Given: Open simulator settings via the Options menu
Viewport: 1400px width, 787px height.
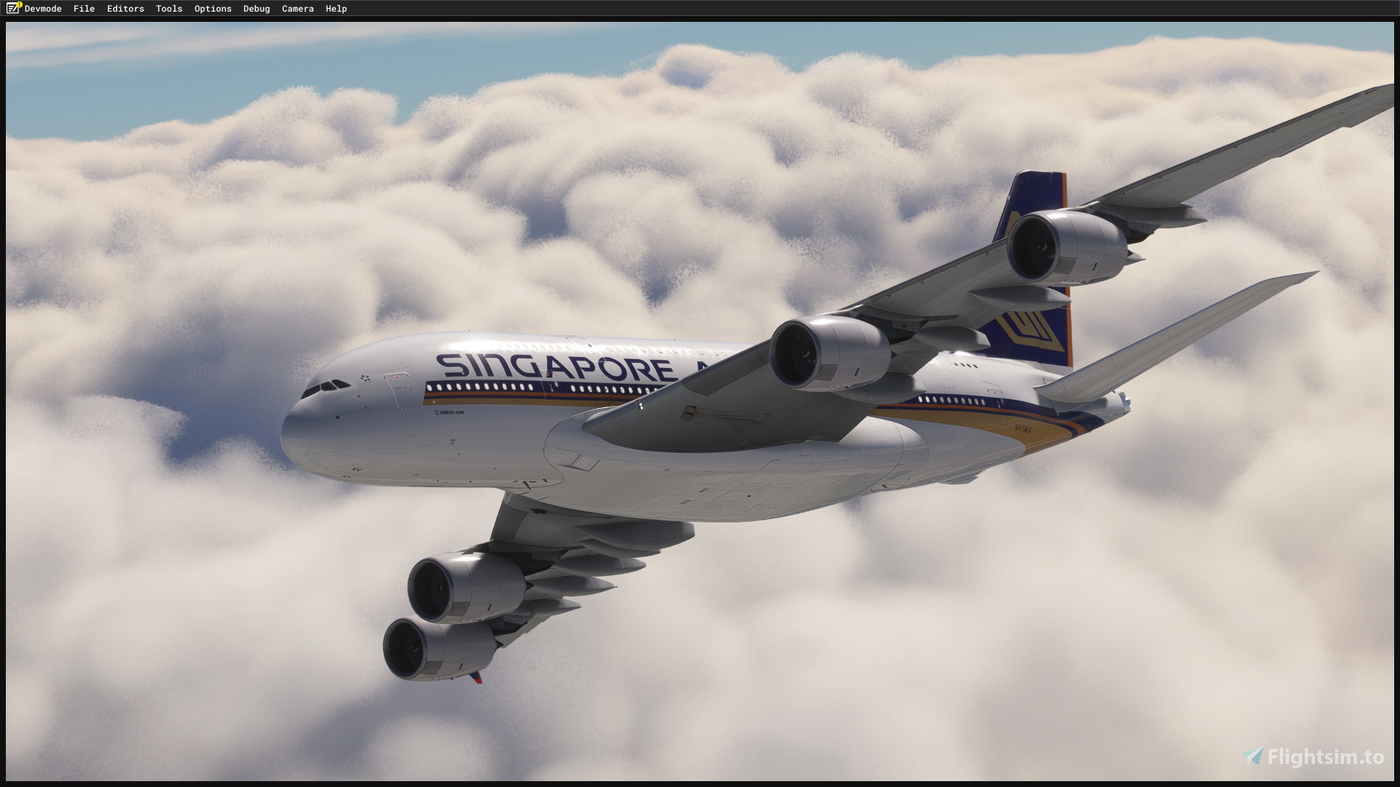Looking at the screenshot, I should pyautogui.click(x=212, y=8).
